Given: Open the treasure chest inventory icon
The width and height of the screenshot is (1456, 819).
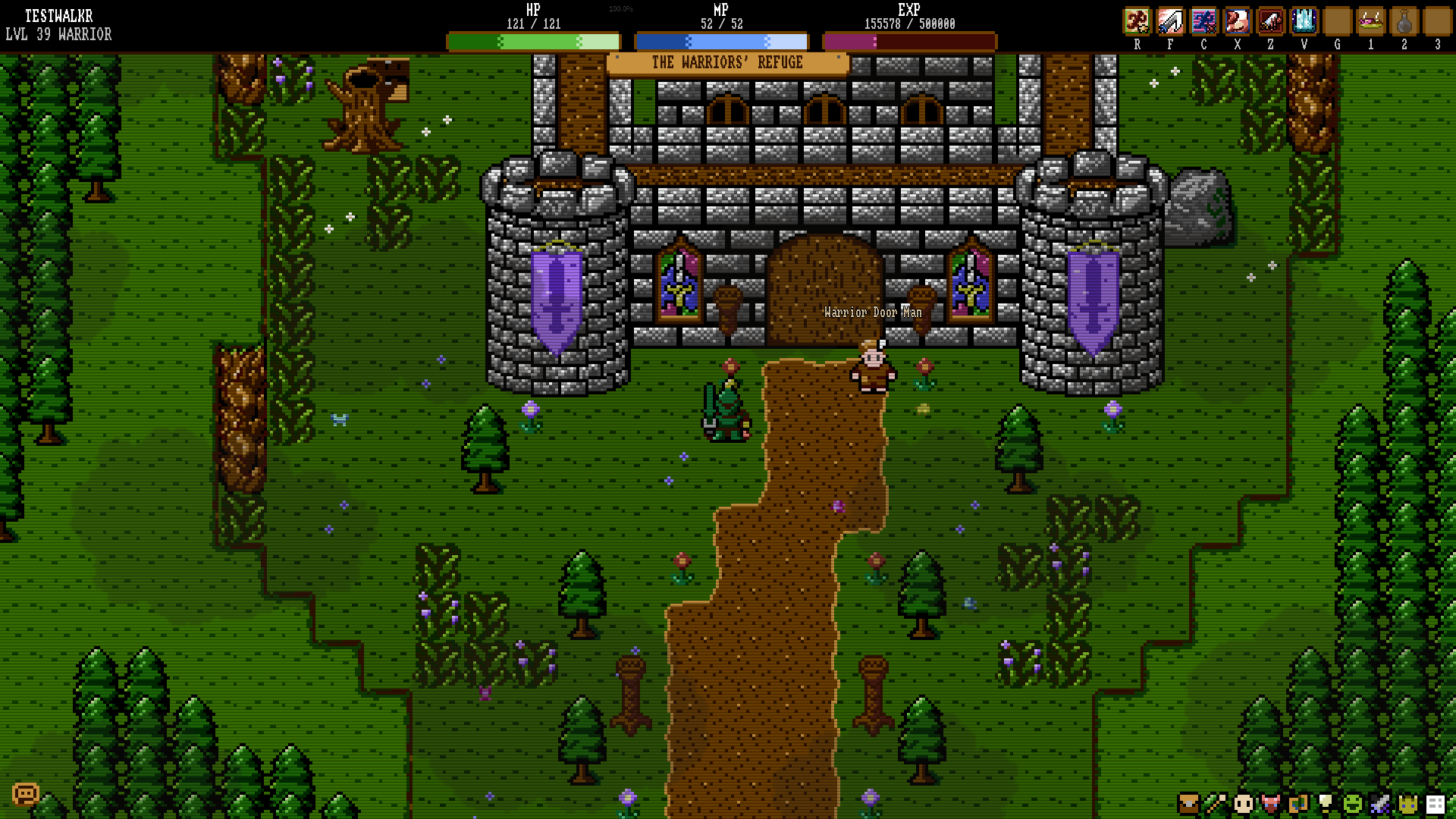Looking at the screenshot, I should pyautogui.click(x=1188, y=803).
